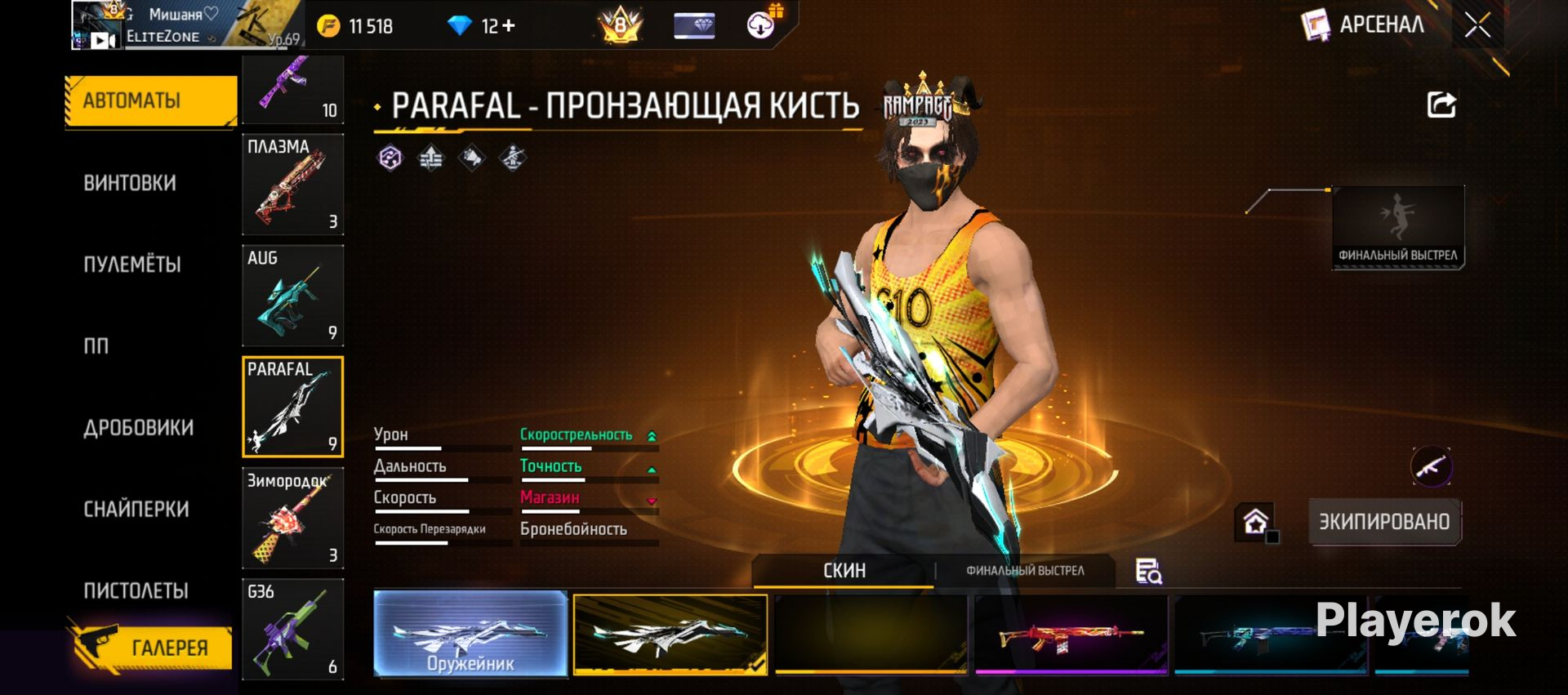This screenshot has width=1568, height=695.
Task: Open the skin list search icon
Action: click(1148, 572)
